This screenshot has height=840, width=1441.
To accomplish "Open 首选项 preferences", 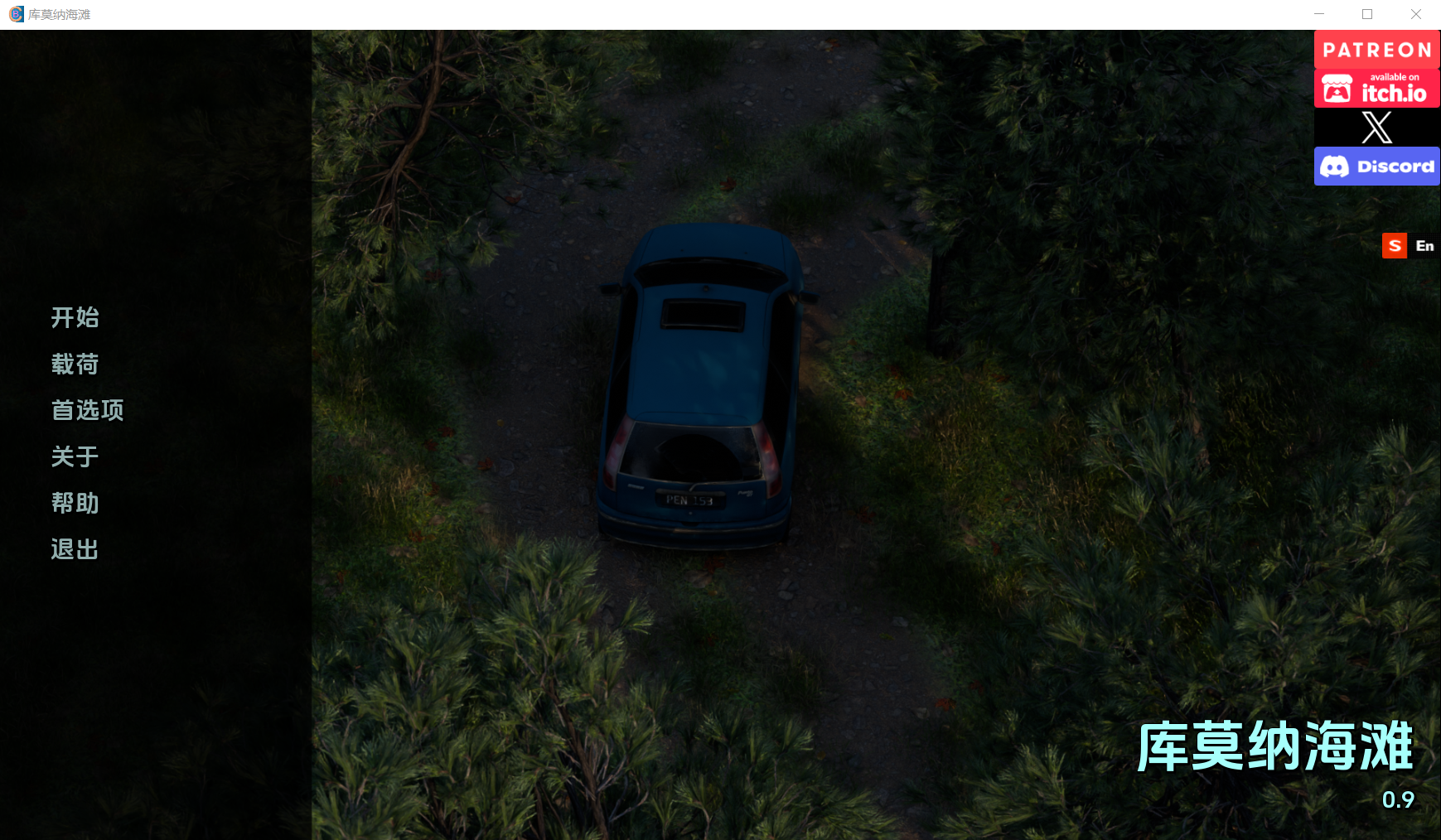I will 87,410.
